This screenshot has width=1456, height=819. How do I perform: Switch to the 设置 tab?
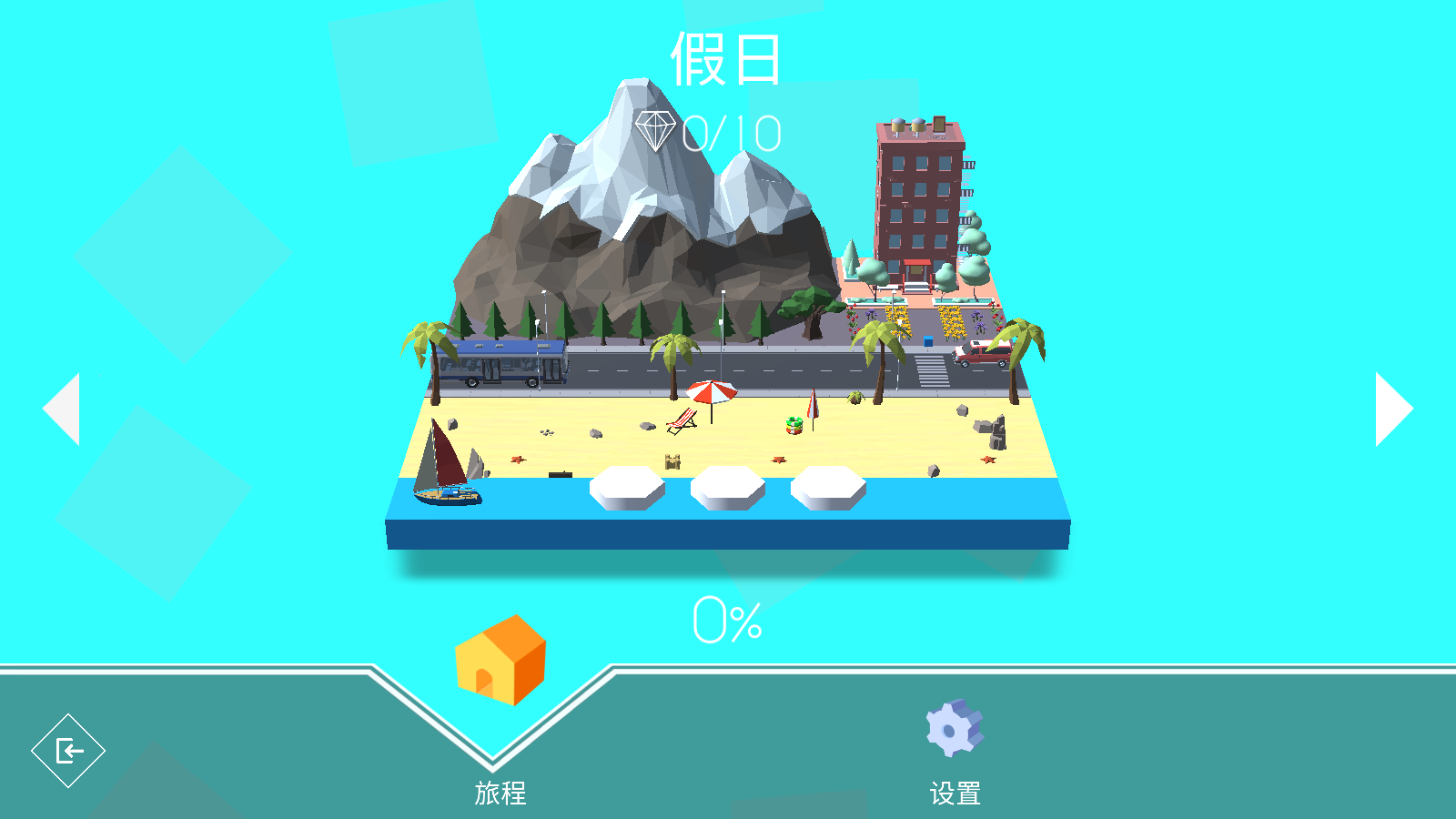click(954, 792)
